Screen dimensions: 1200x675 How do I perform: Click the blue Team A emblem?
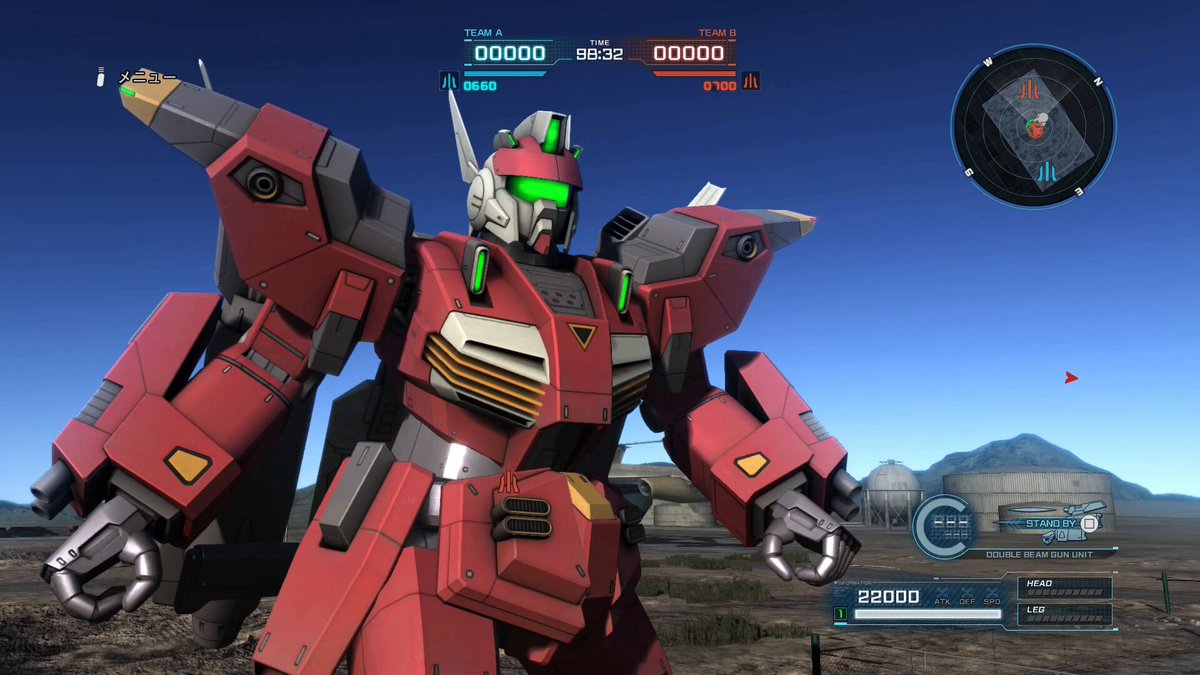[449, 81]
